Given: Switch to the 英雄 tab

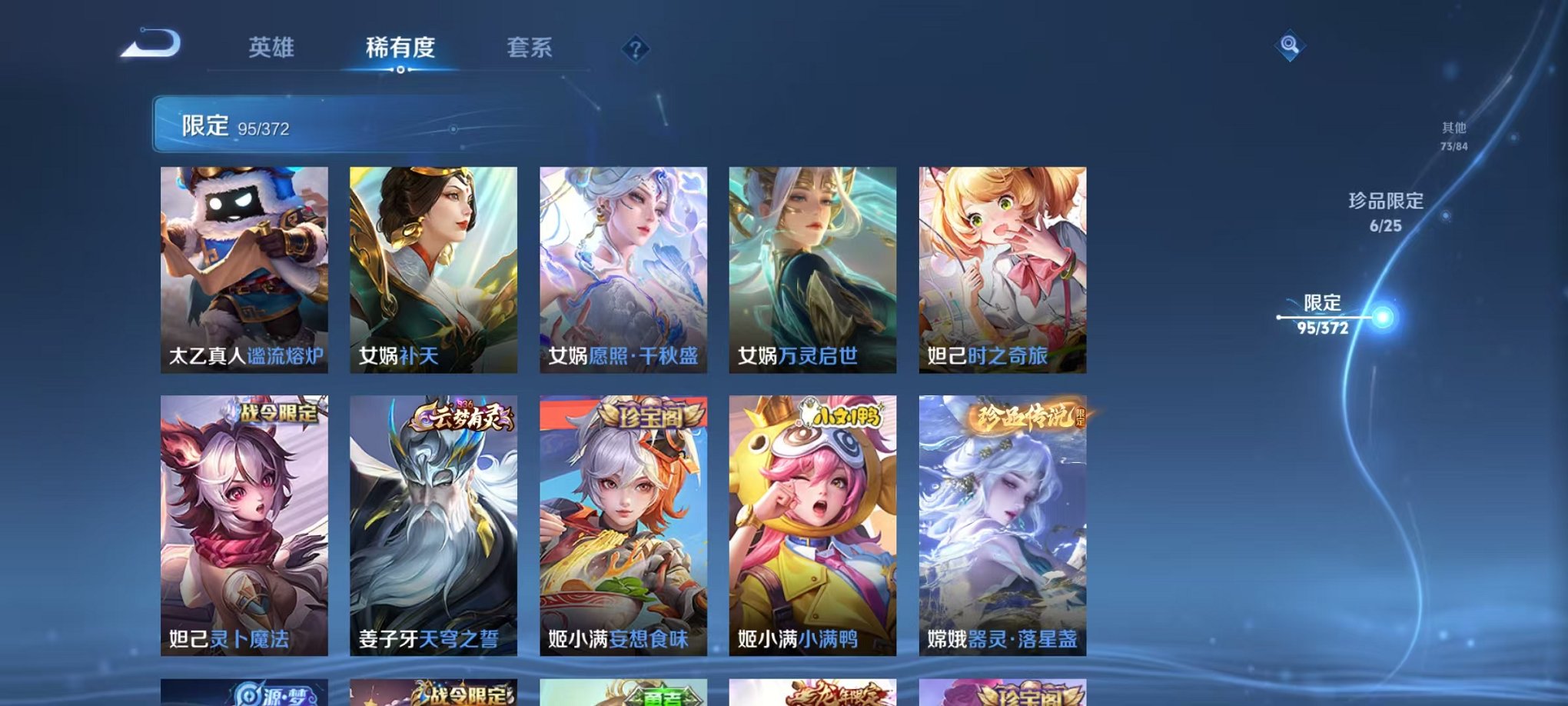Looking at the screenshot, I should tap(274, 48).
